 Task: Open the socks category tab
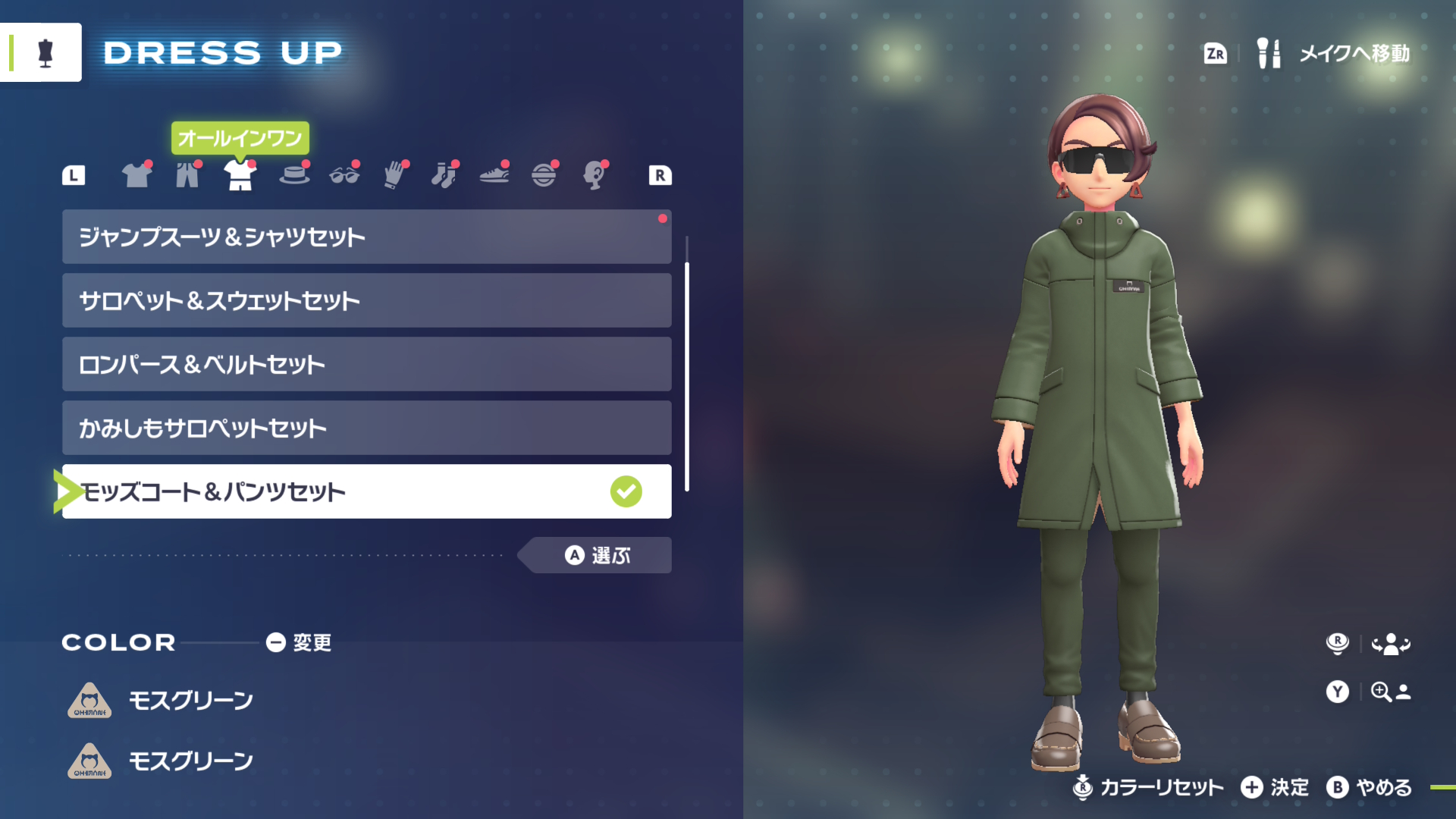click(444, 175)
